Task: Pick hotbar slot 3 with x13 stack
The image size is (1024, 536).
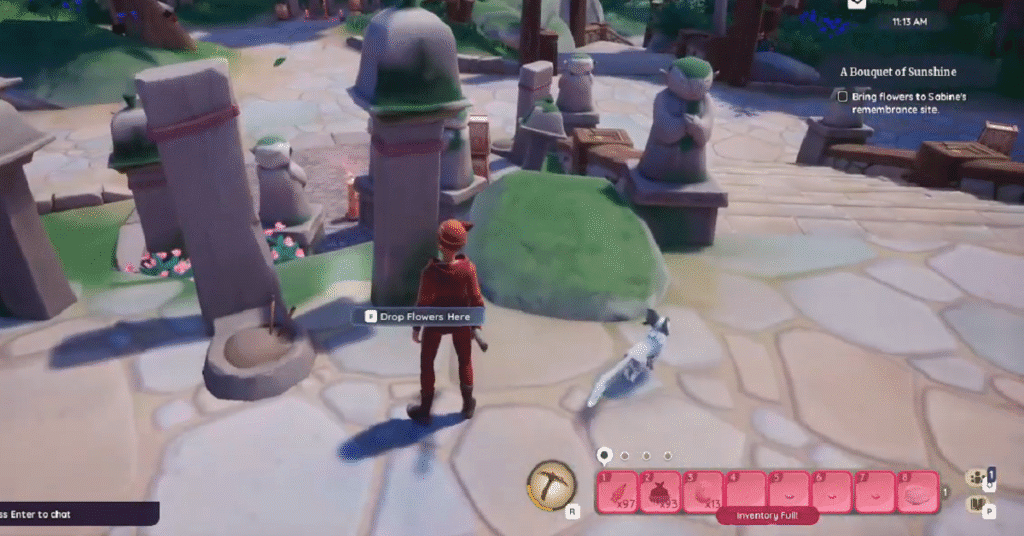Action: [704, 492]
